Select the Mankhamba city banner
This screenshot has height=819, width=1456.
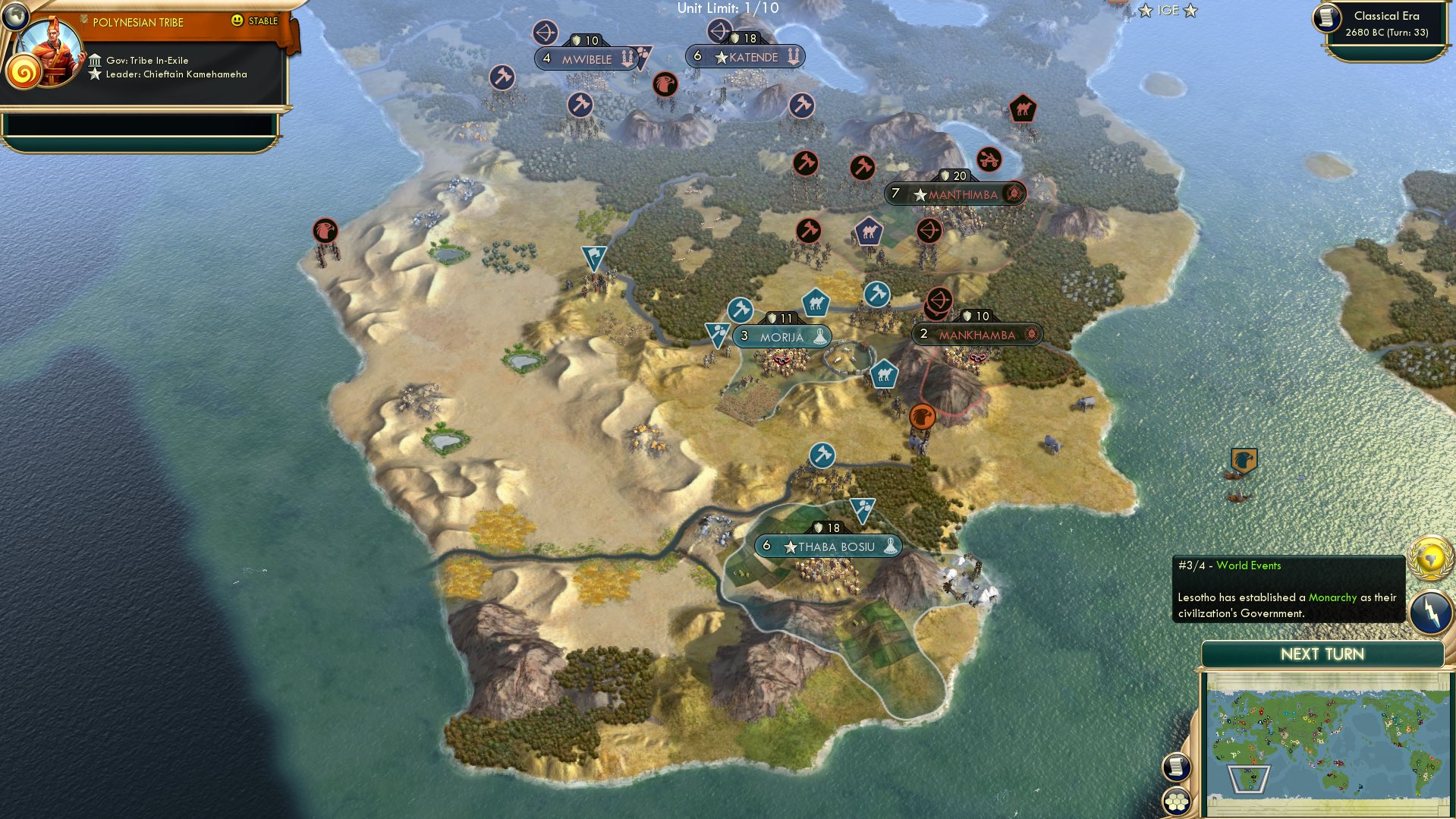[976, 335]
